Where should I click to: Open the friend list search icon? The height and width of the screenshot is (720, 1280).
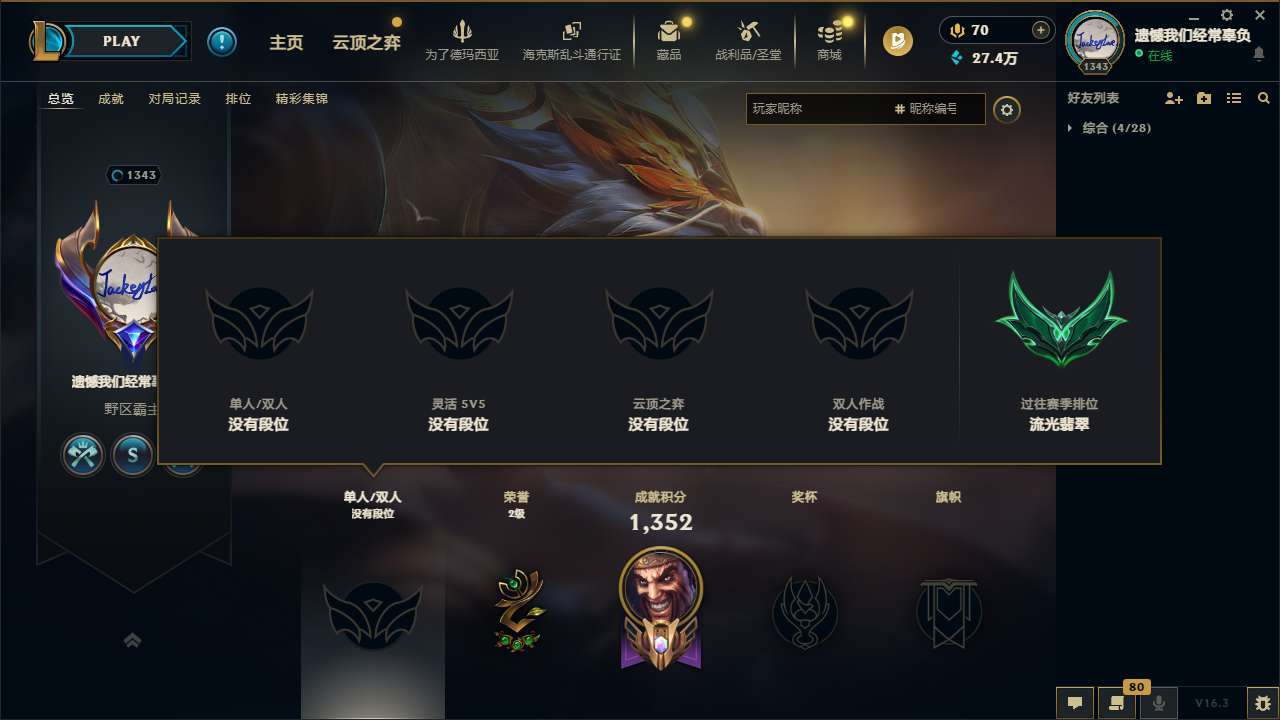(1264, 98)
